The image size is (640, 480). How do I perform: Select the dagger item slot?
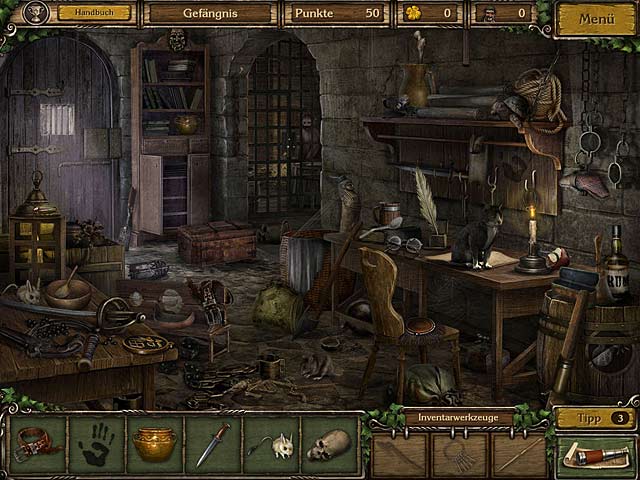pos(212,444)
